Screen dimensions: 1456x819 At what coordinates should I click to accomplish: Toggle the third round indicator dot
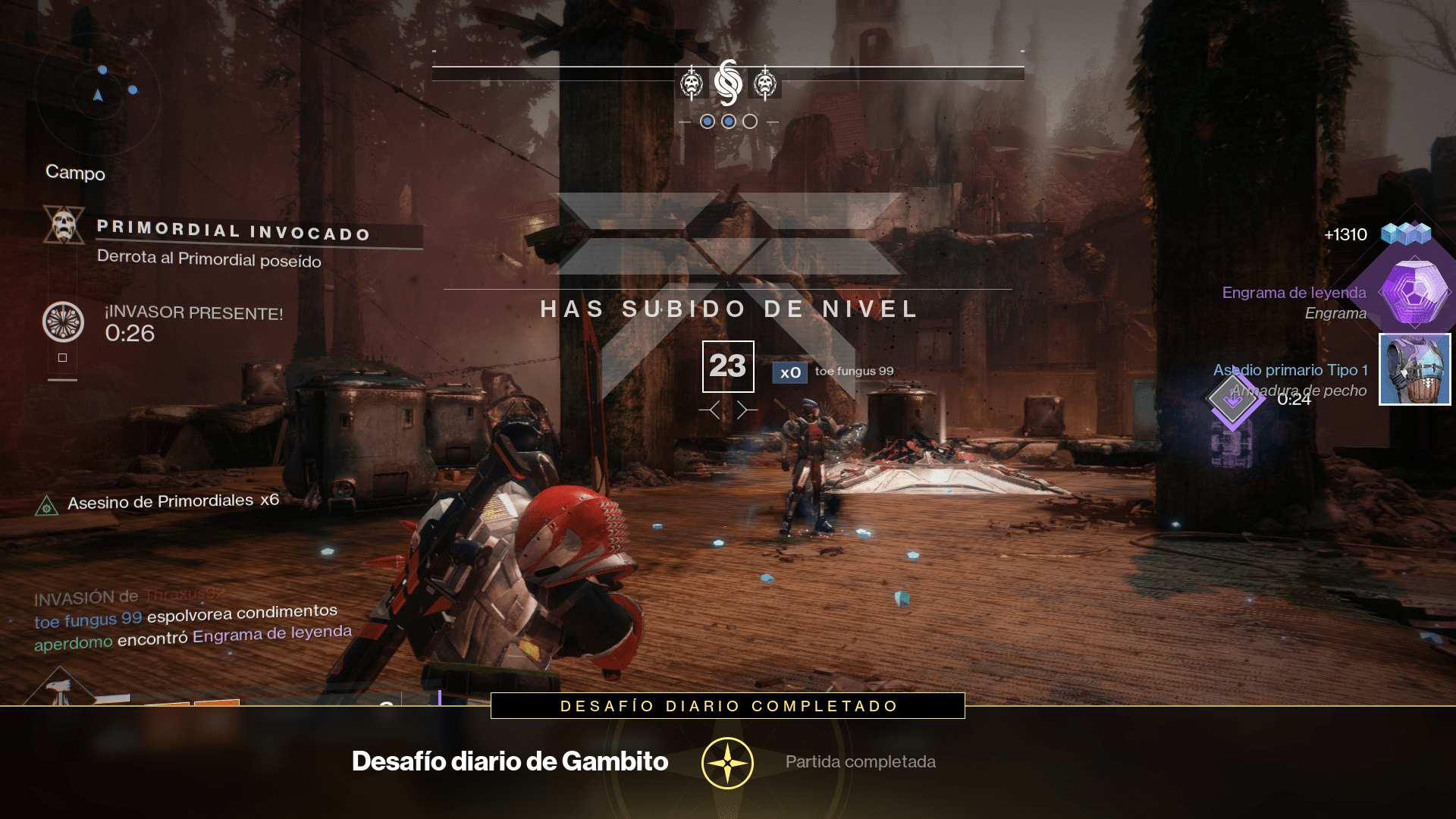(x=749, y=120)
